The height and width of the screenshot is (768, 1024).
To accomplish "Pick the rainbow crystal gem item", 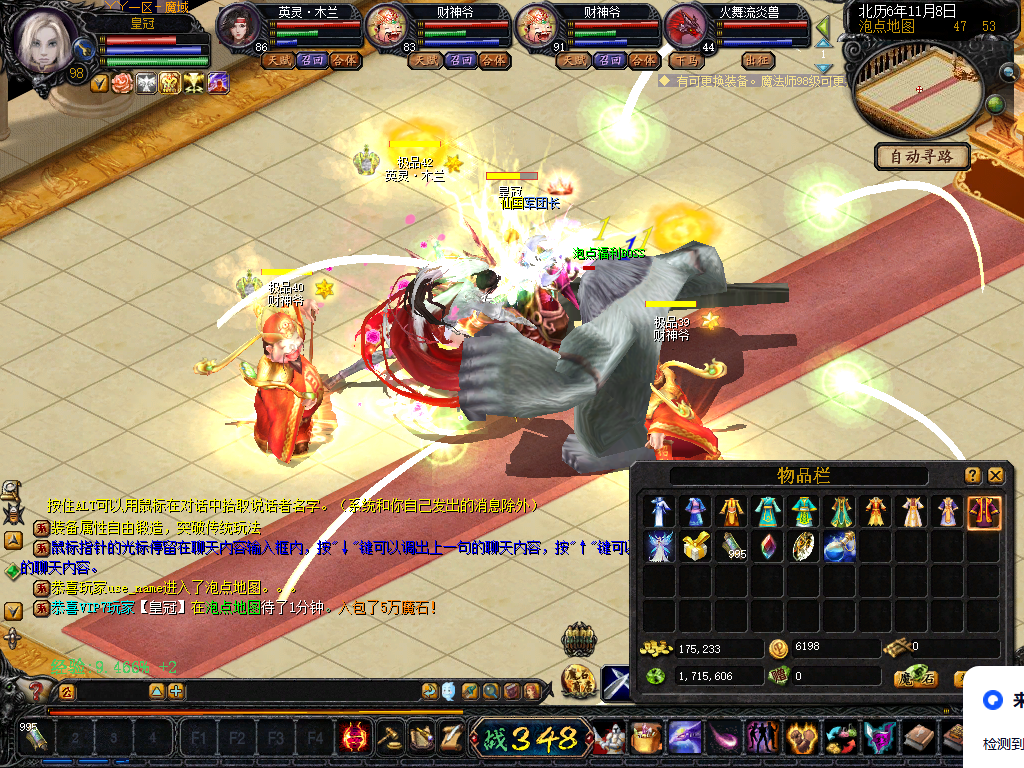I will point(767,547).
